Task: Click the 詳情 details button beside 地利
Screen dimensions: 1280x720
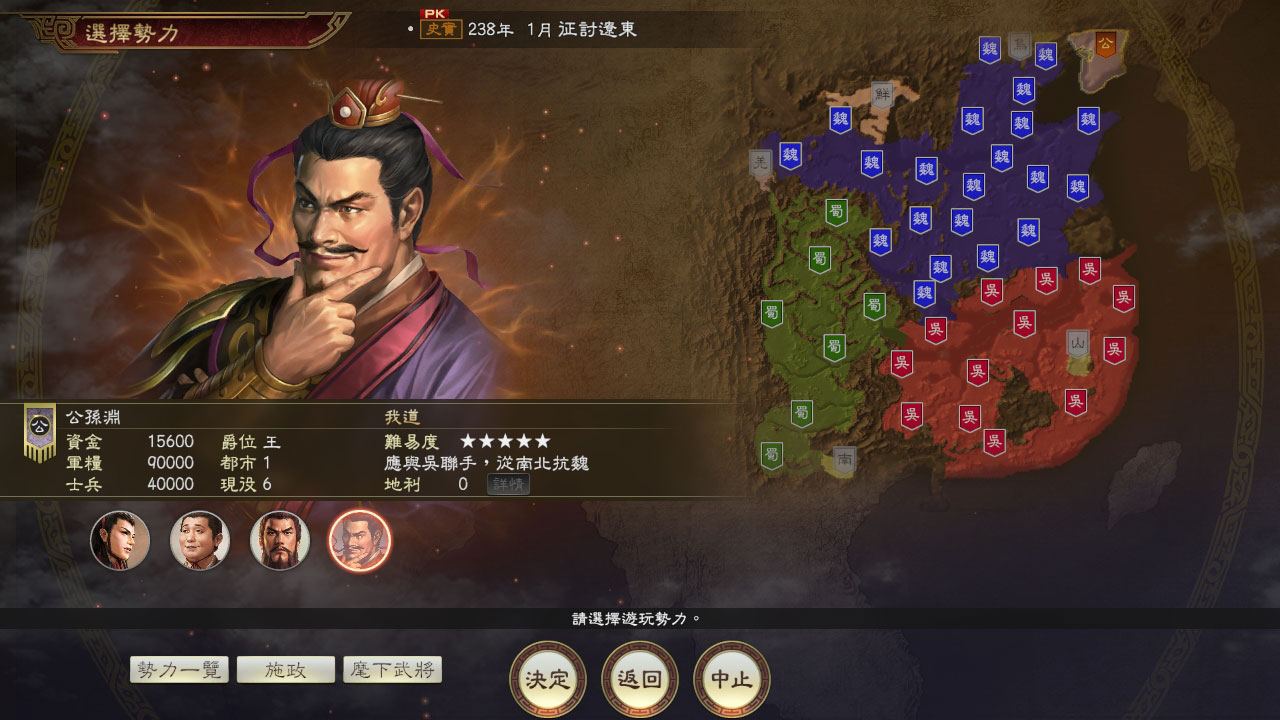Action: 508,485
